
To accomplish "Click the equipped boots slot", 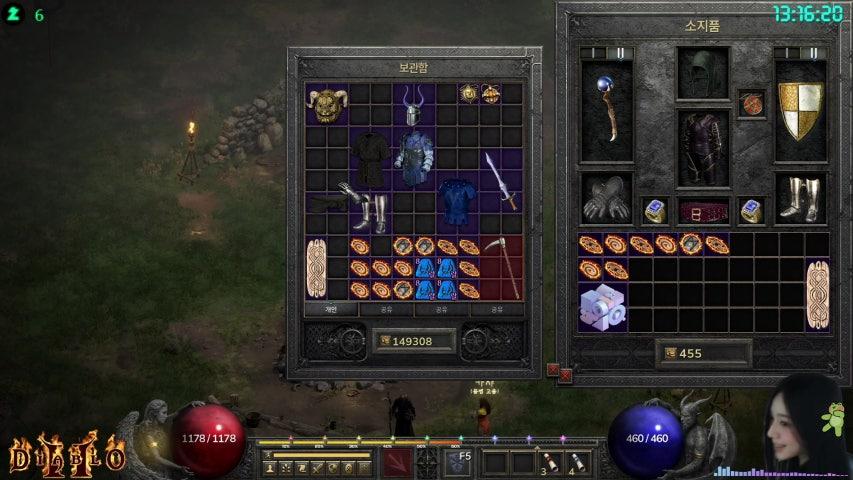I will tap(800, 198).
